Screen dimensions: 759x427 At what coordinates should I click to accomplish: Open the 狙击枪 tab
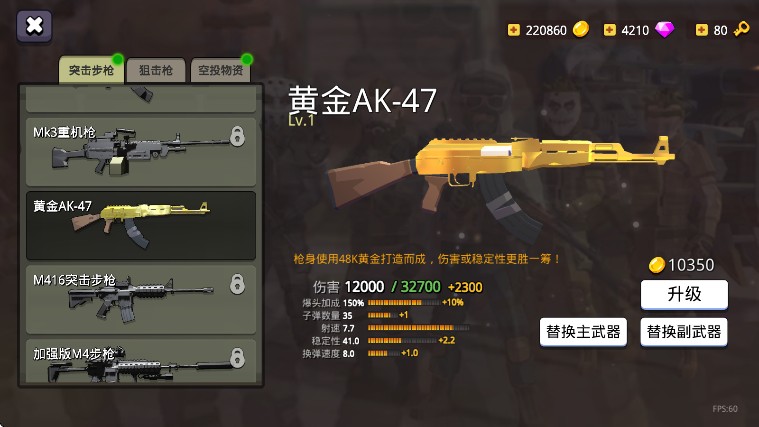[155, 71]
